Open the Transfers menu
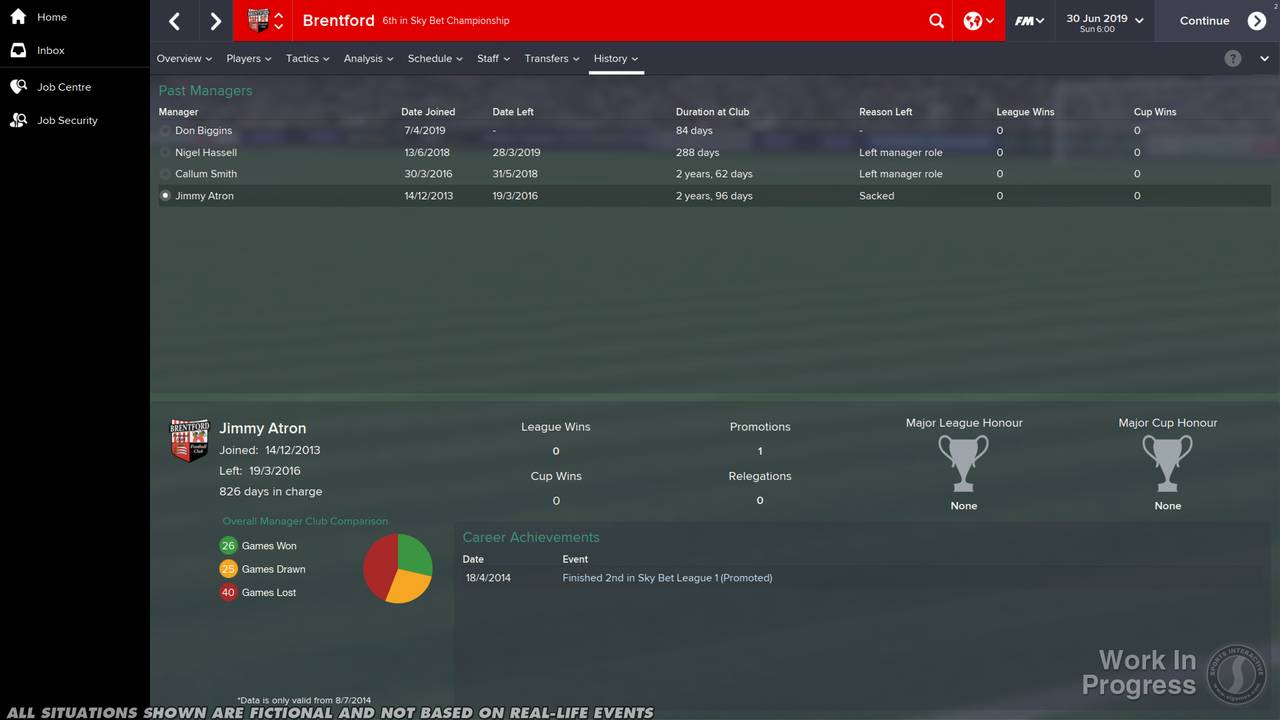The height and width of the screenshot is (720, 1280). 551,58
